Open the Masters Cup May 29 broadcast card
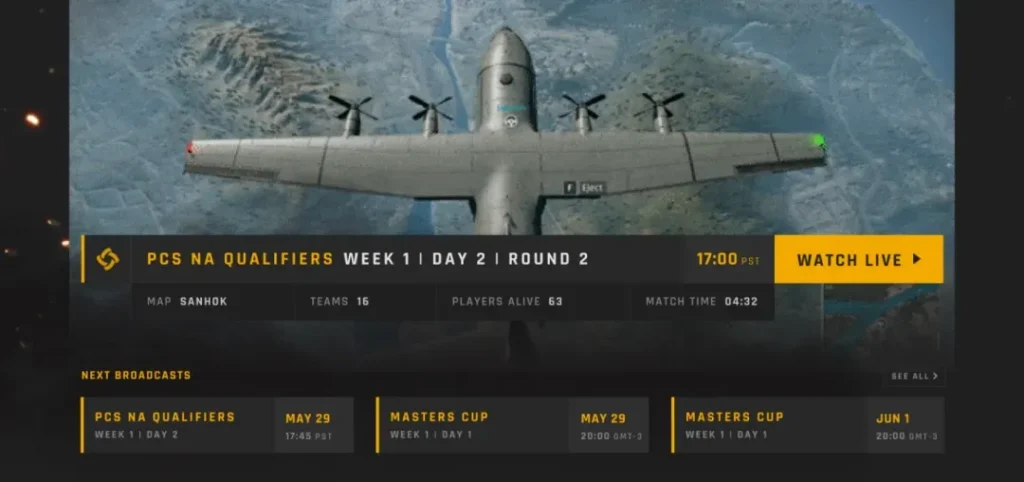 click(512, 425)
